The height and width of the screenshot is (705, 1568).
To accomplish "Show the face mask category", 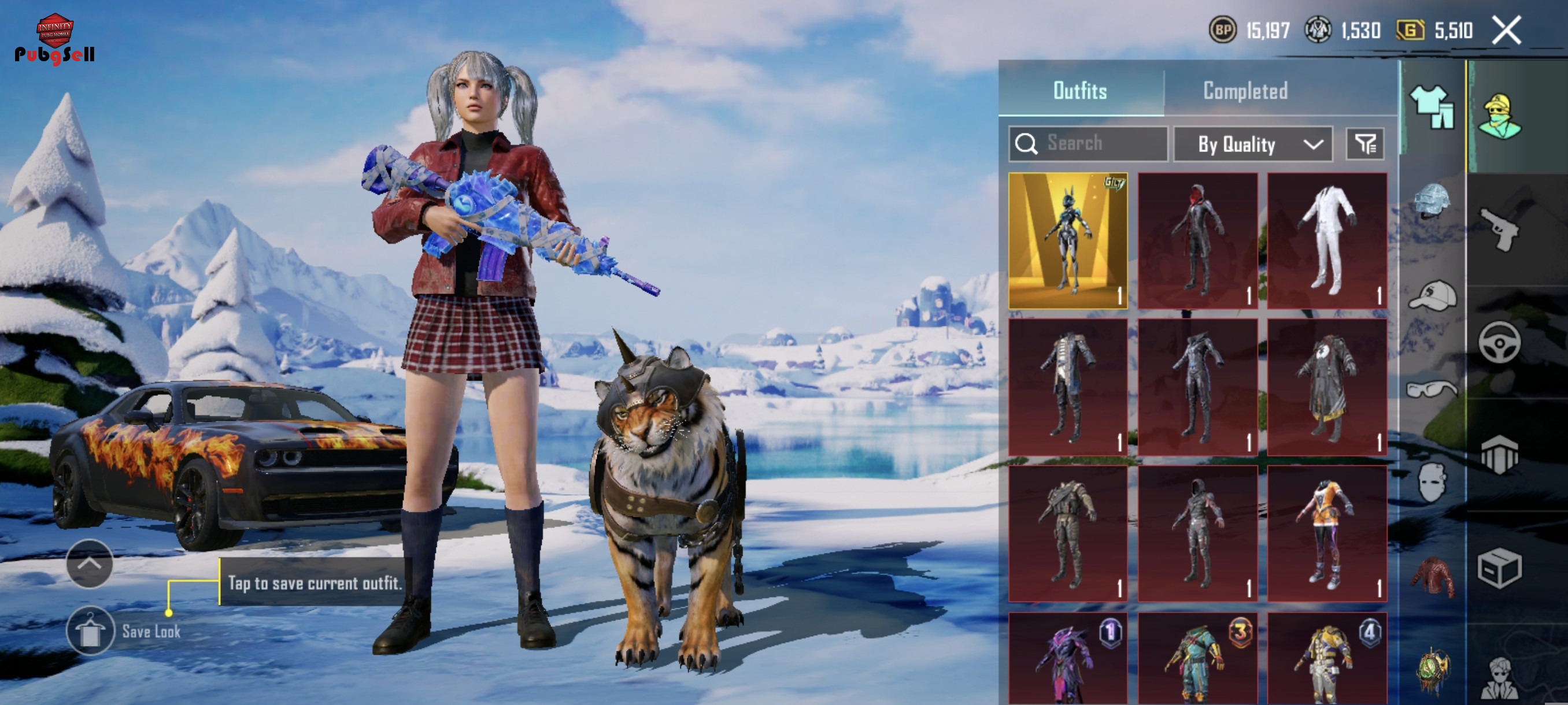I will pos(1431,482).
